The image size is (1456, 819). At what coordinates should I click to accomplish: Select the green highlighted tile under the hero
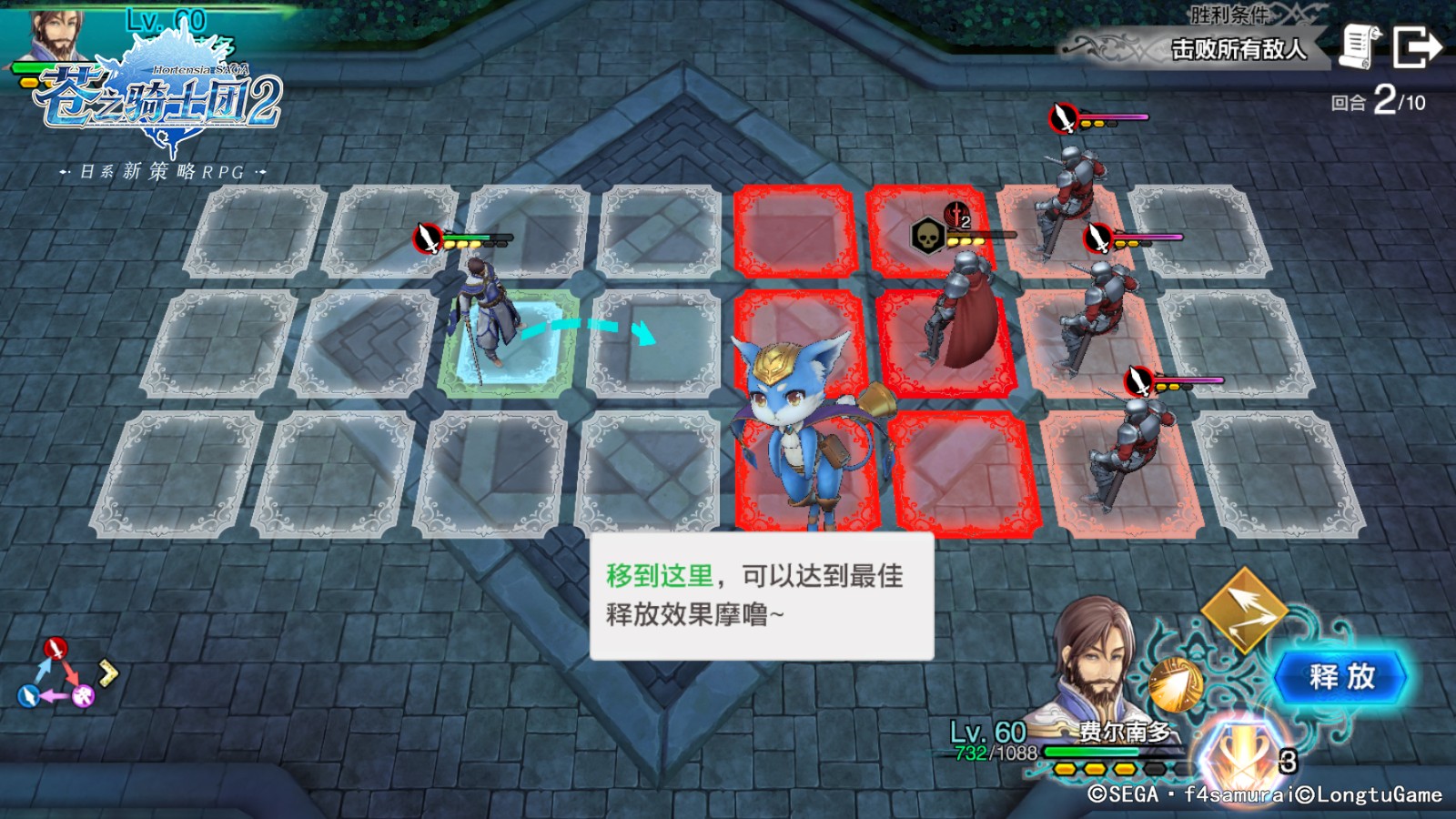coord(508,345)
